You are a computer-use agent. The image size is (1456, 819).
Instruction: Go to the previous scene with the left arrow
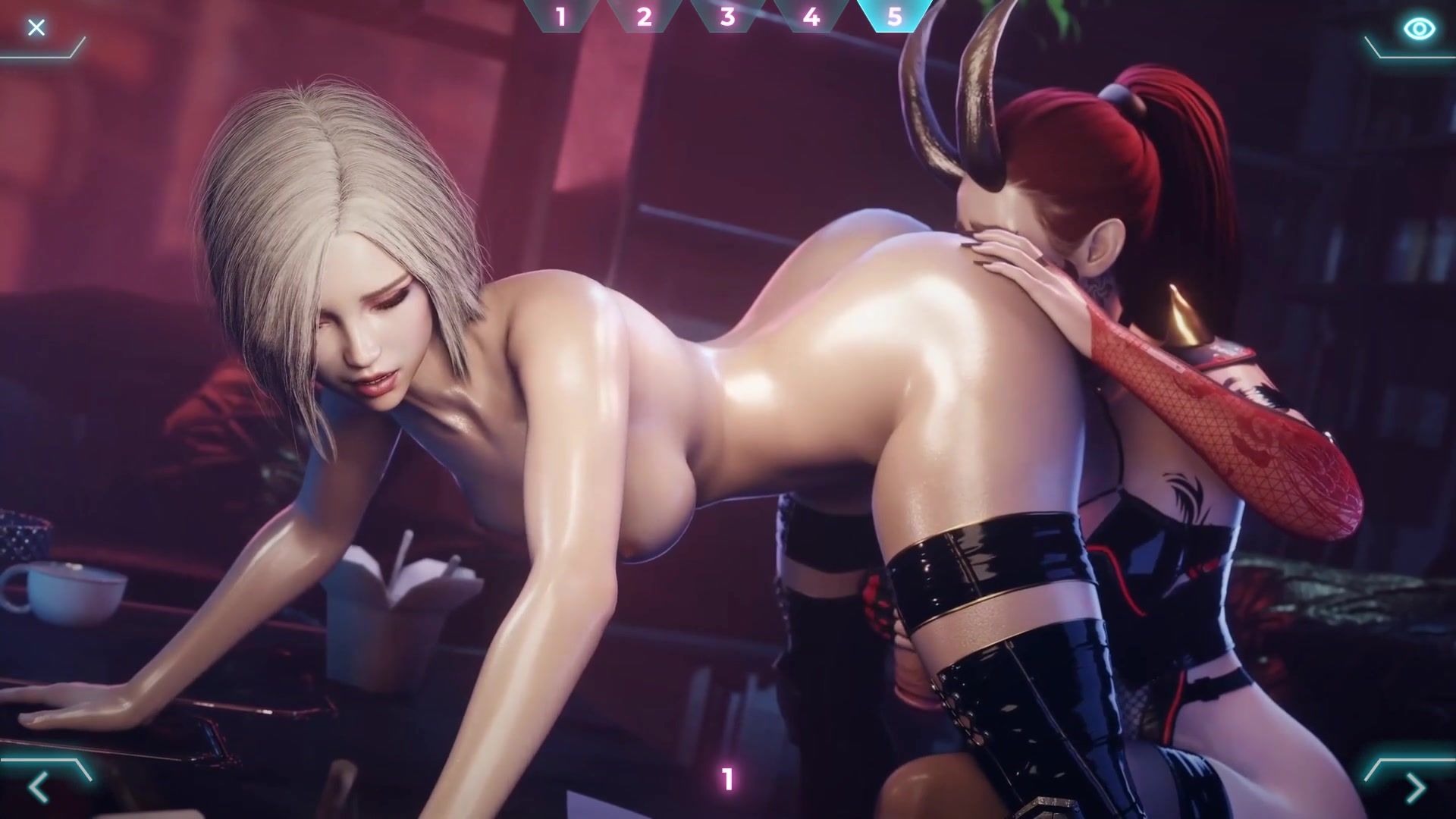point(39,789)
